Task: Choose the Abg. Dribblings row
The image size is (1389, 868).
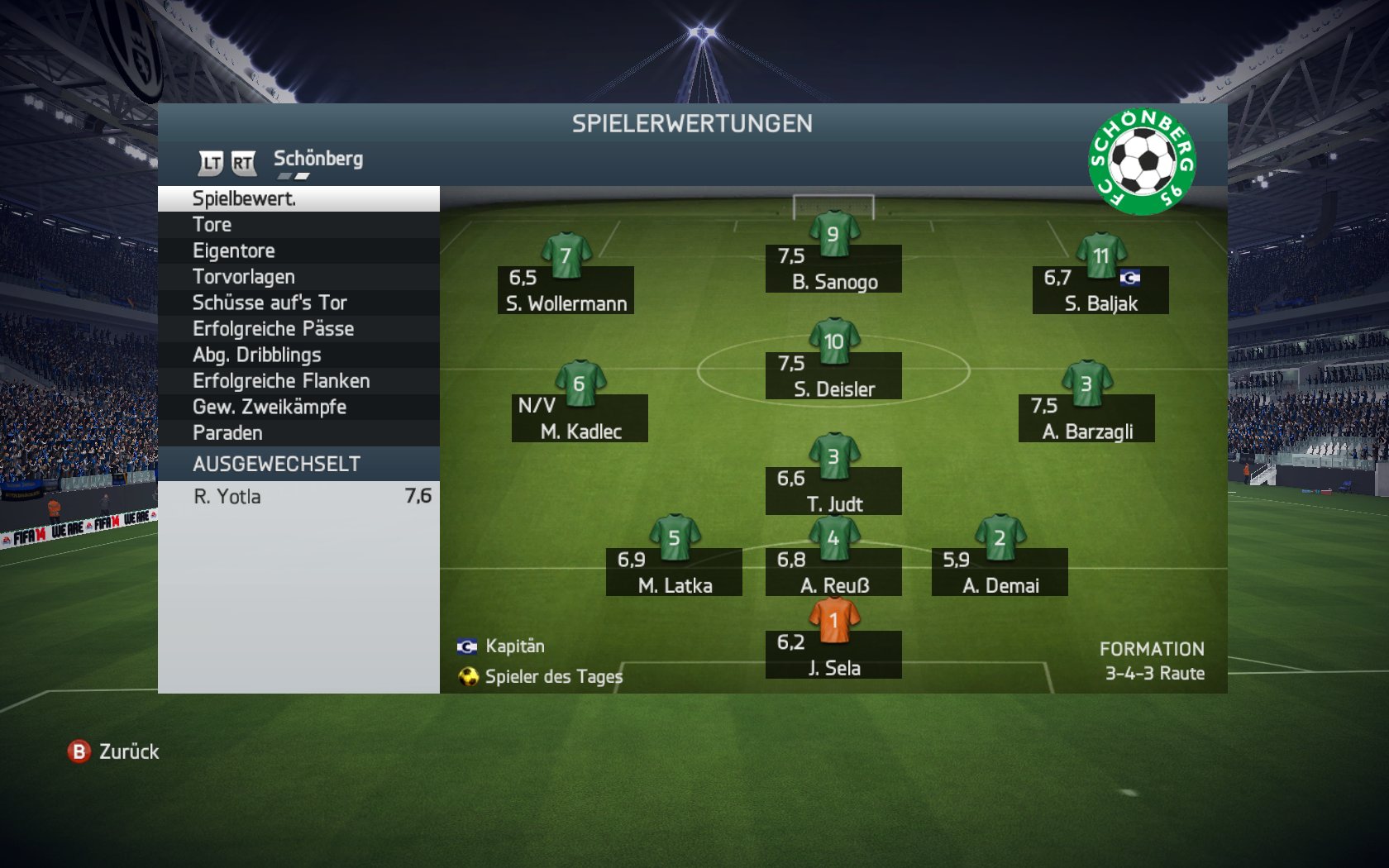Action: (x=298, y=355)
